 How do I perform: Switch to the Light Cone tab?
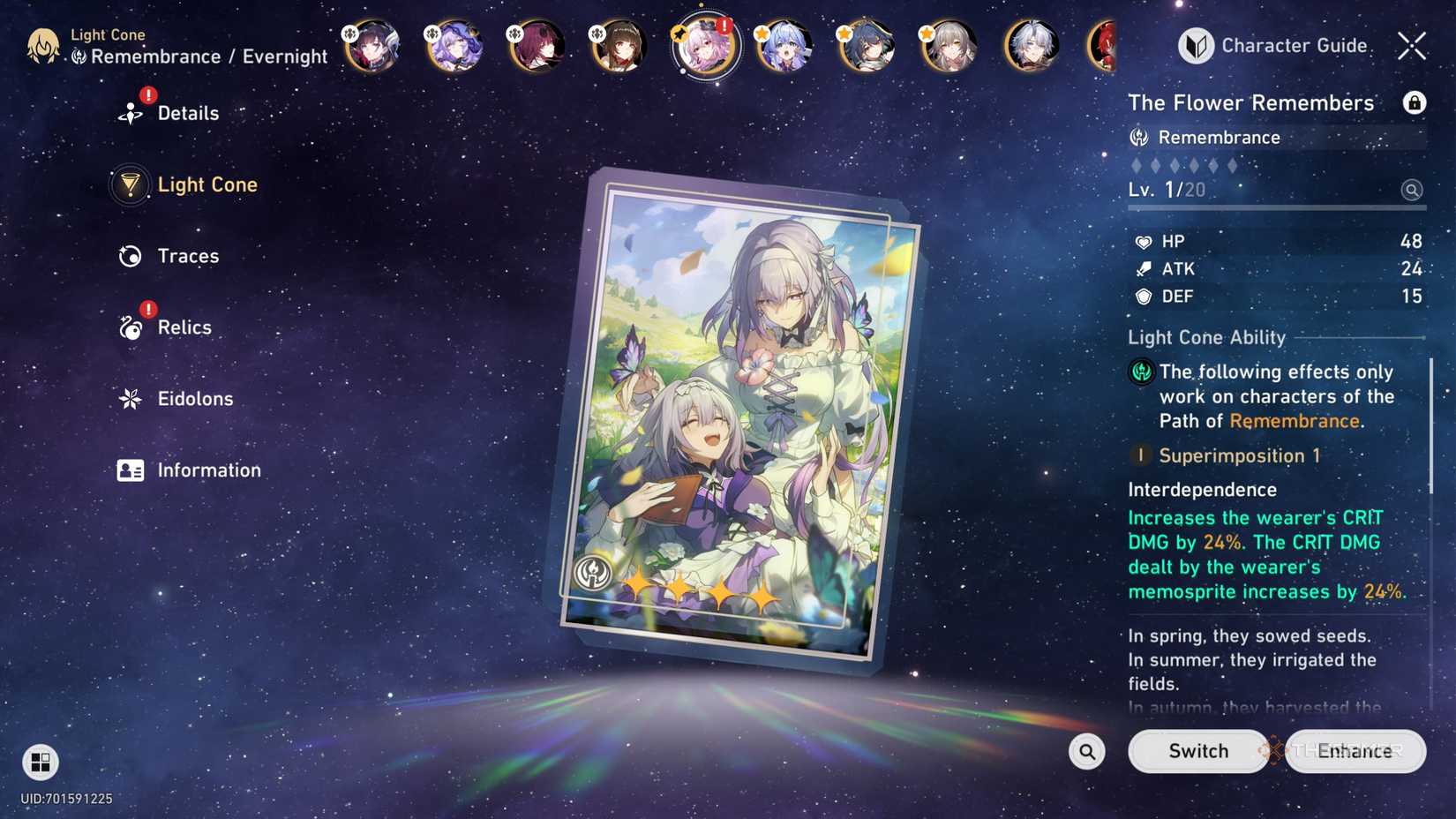click(x=206, y=184)
